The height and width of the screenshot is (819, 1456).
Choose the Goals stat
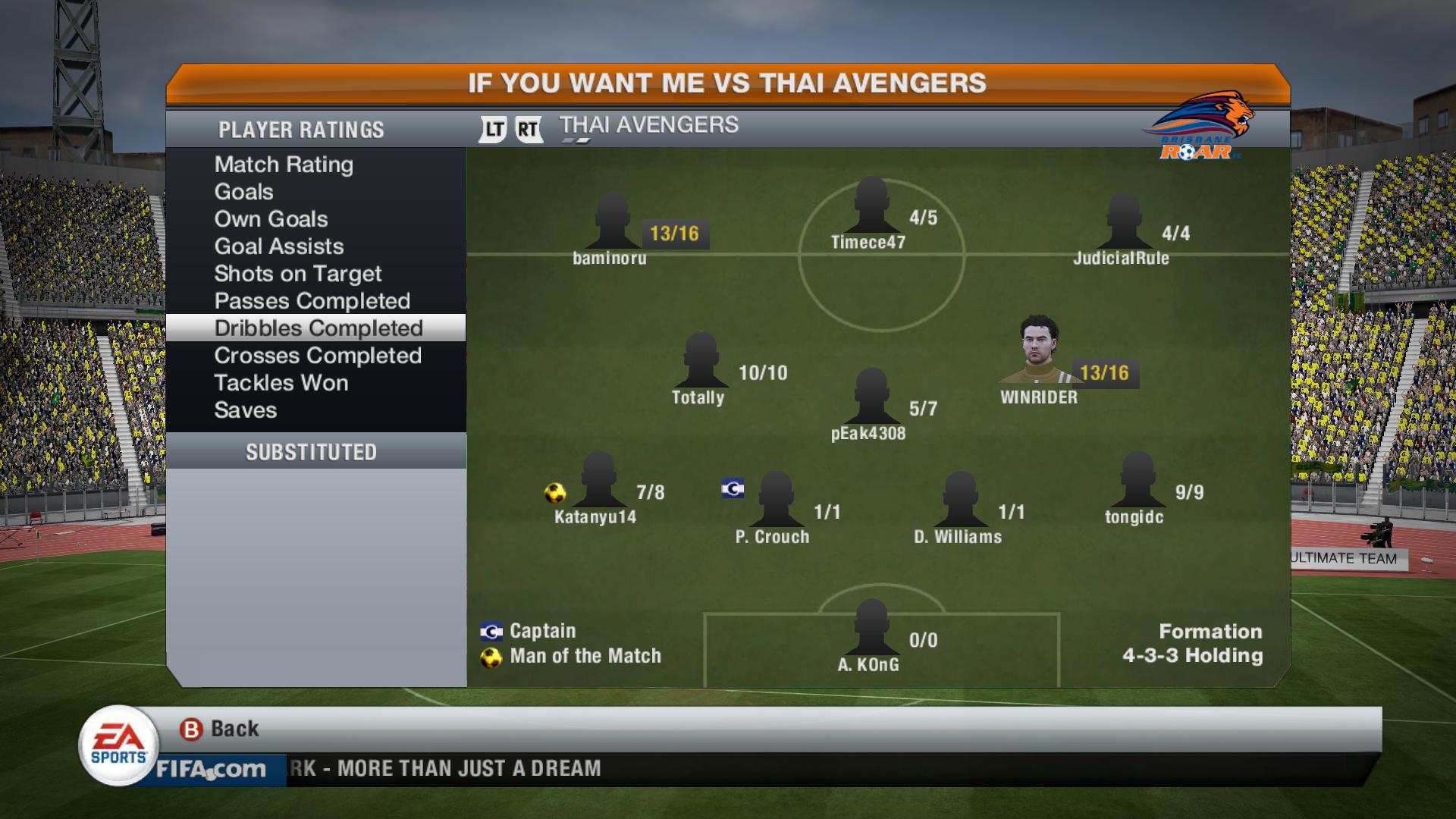point(243,192)
